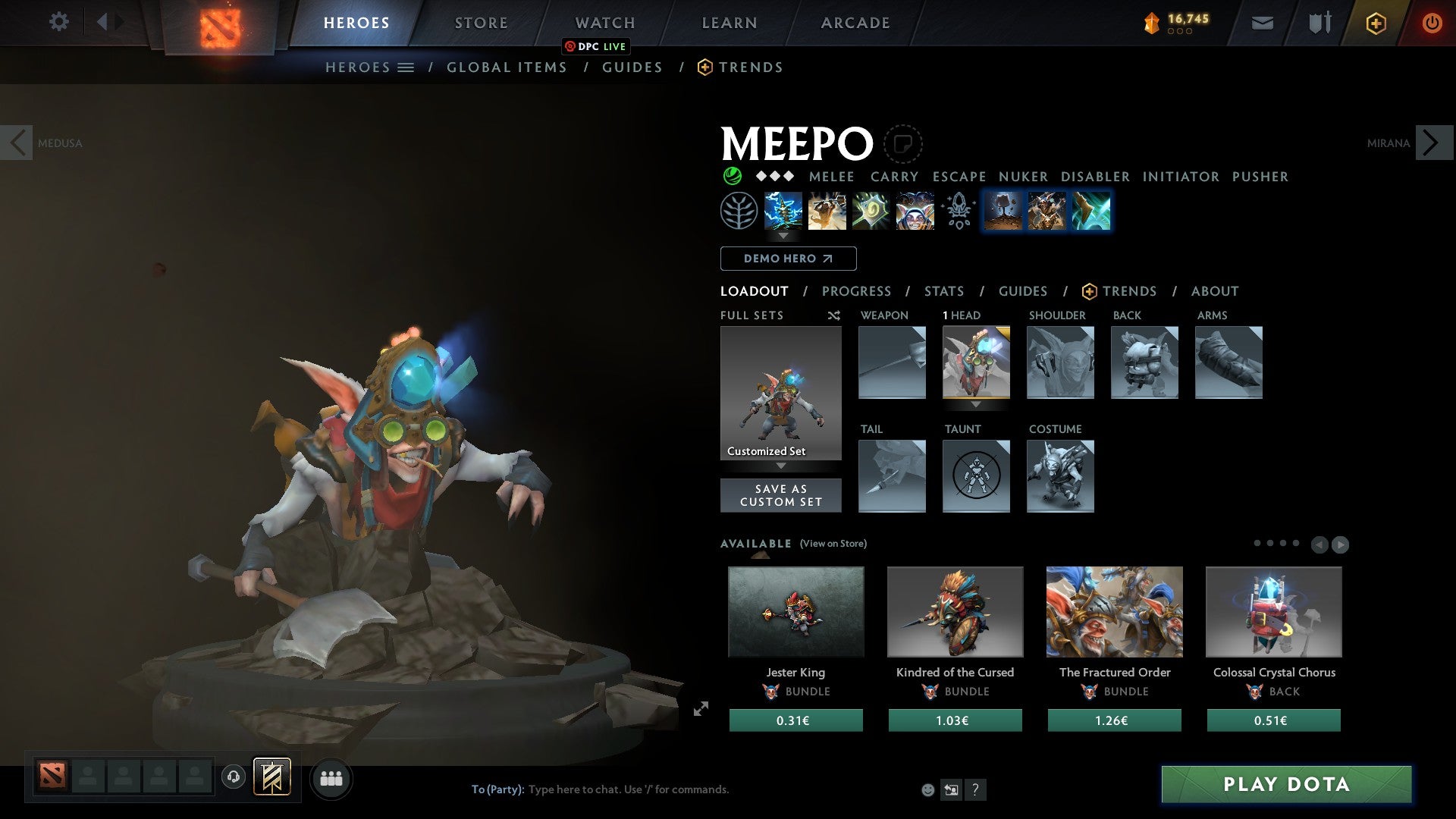The height and width of the screenshot is (819, 1456).
Task: Expand the Head item slot dropdown arrow
Action: tap(977, 405)
